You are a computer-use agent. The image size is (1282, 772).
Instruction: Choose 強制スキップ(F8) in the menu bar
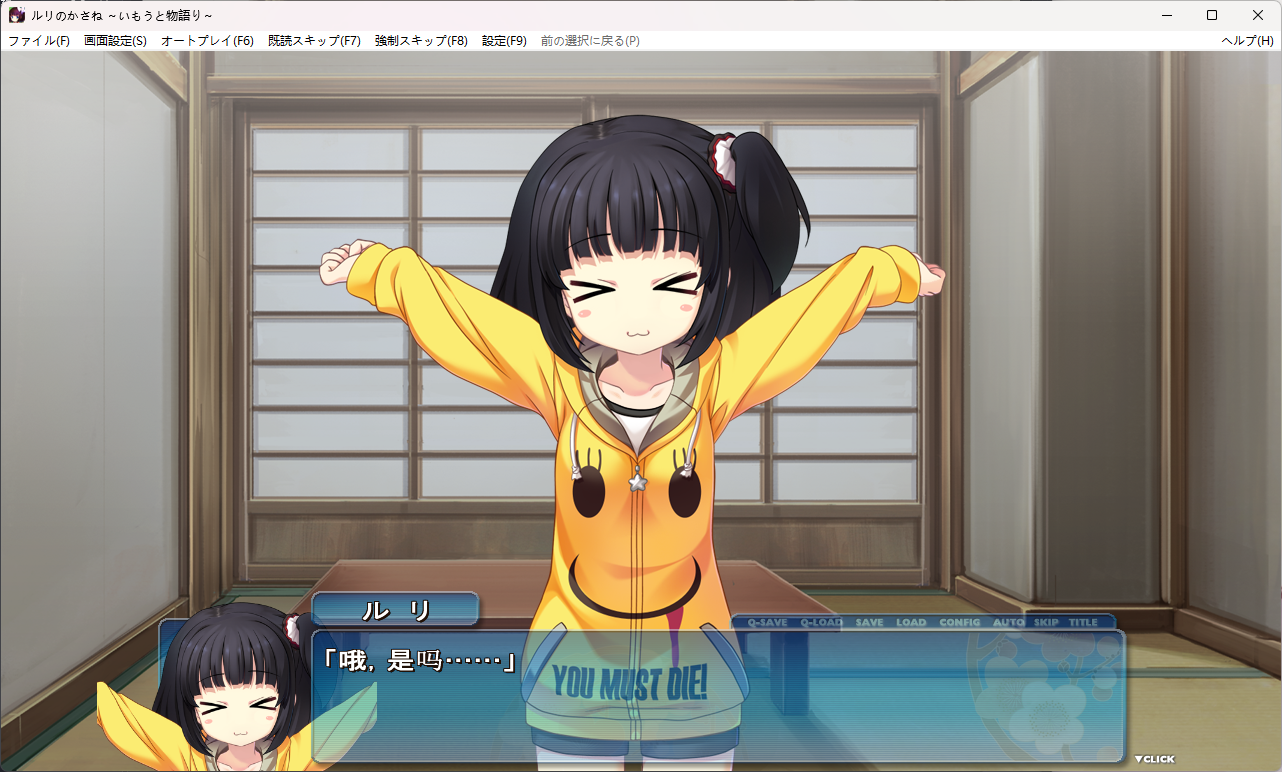pyautogui.click(x=421, y=41)
